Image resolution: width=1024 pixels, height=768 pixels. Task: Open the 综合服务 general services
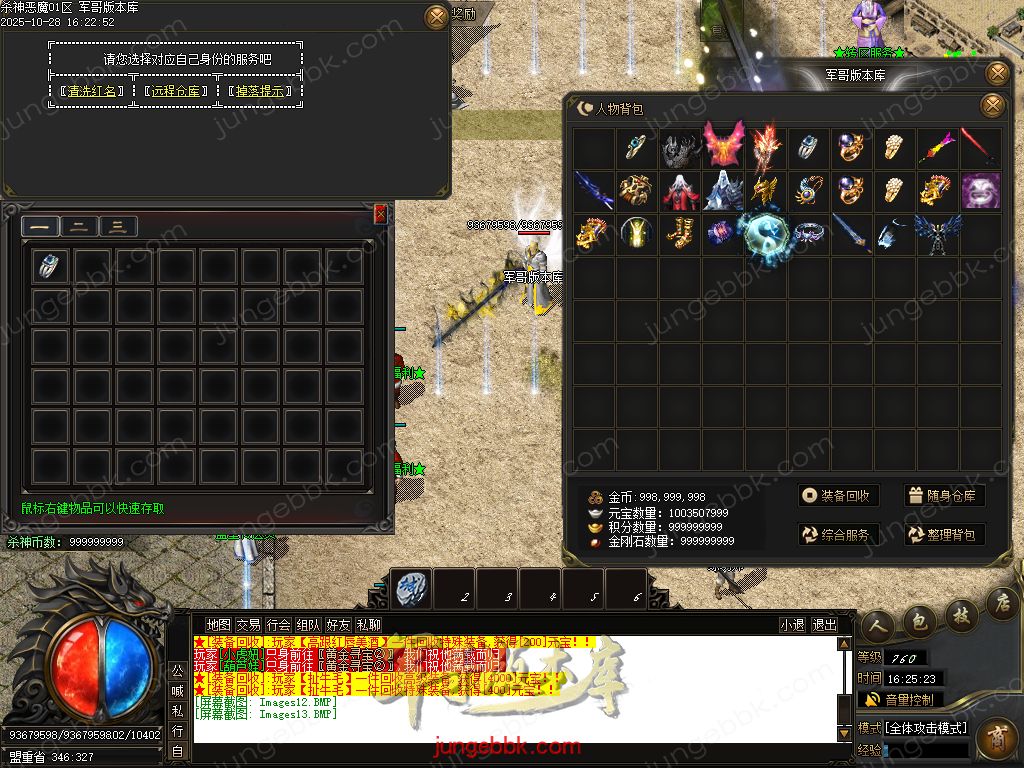[x=838, y=535]
